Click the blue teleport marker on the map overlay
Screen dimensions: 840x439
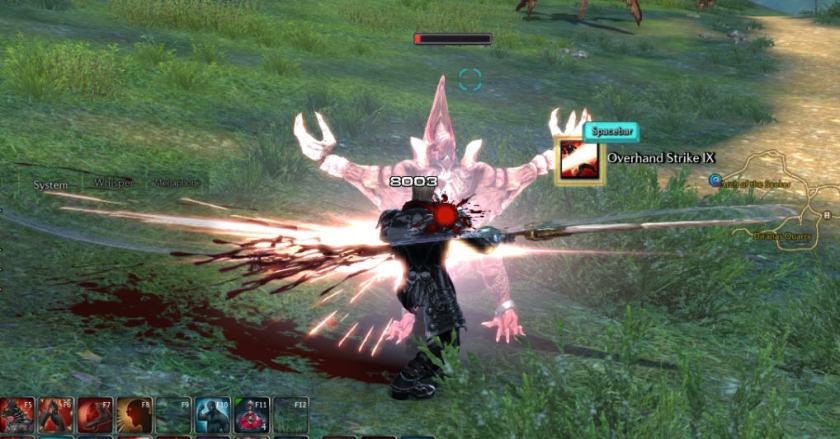(715, 180)
